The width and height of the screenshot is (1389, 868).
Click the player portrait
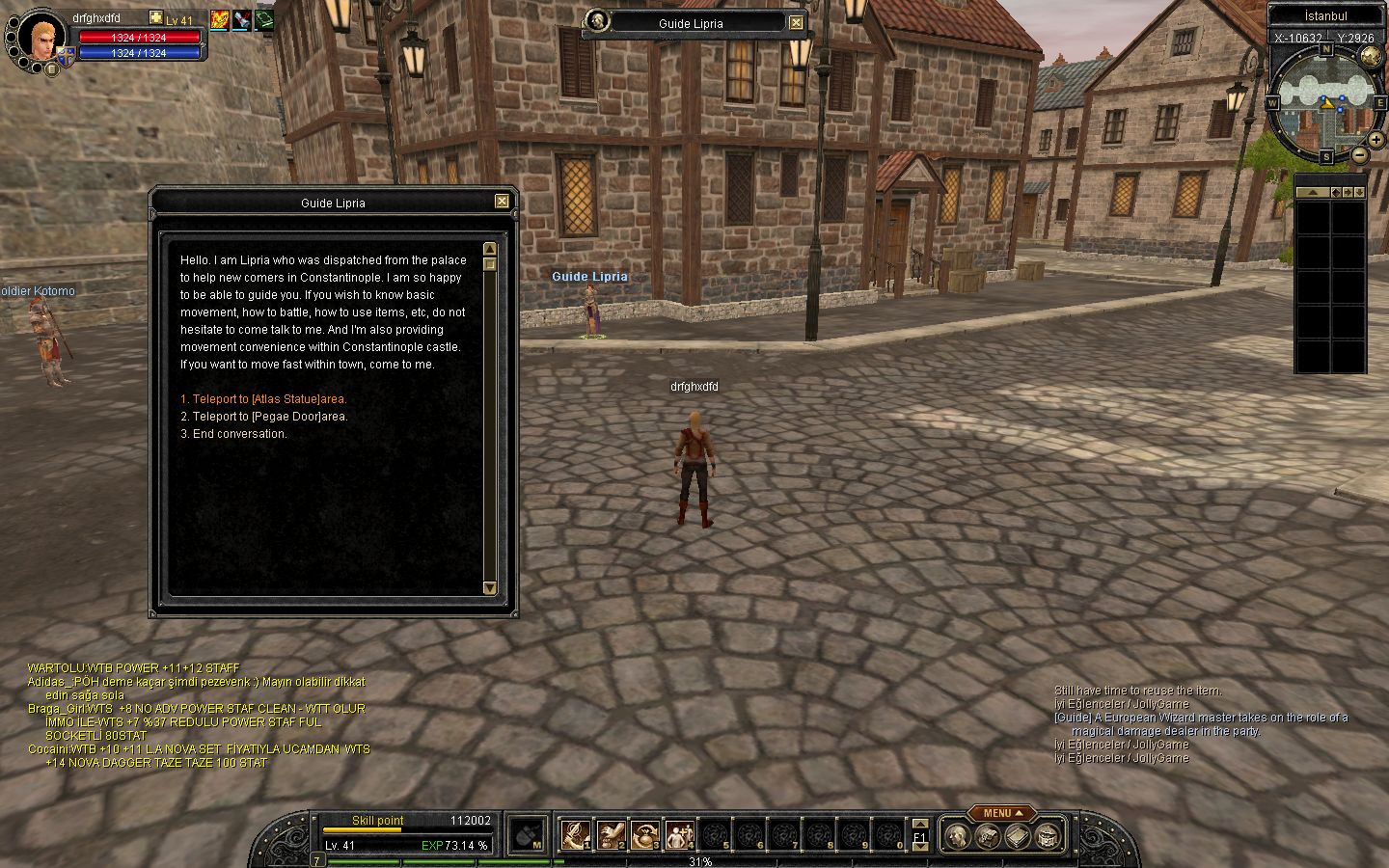click(x=41, y=37)
